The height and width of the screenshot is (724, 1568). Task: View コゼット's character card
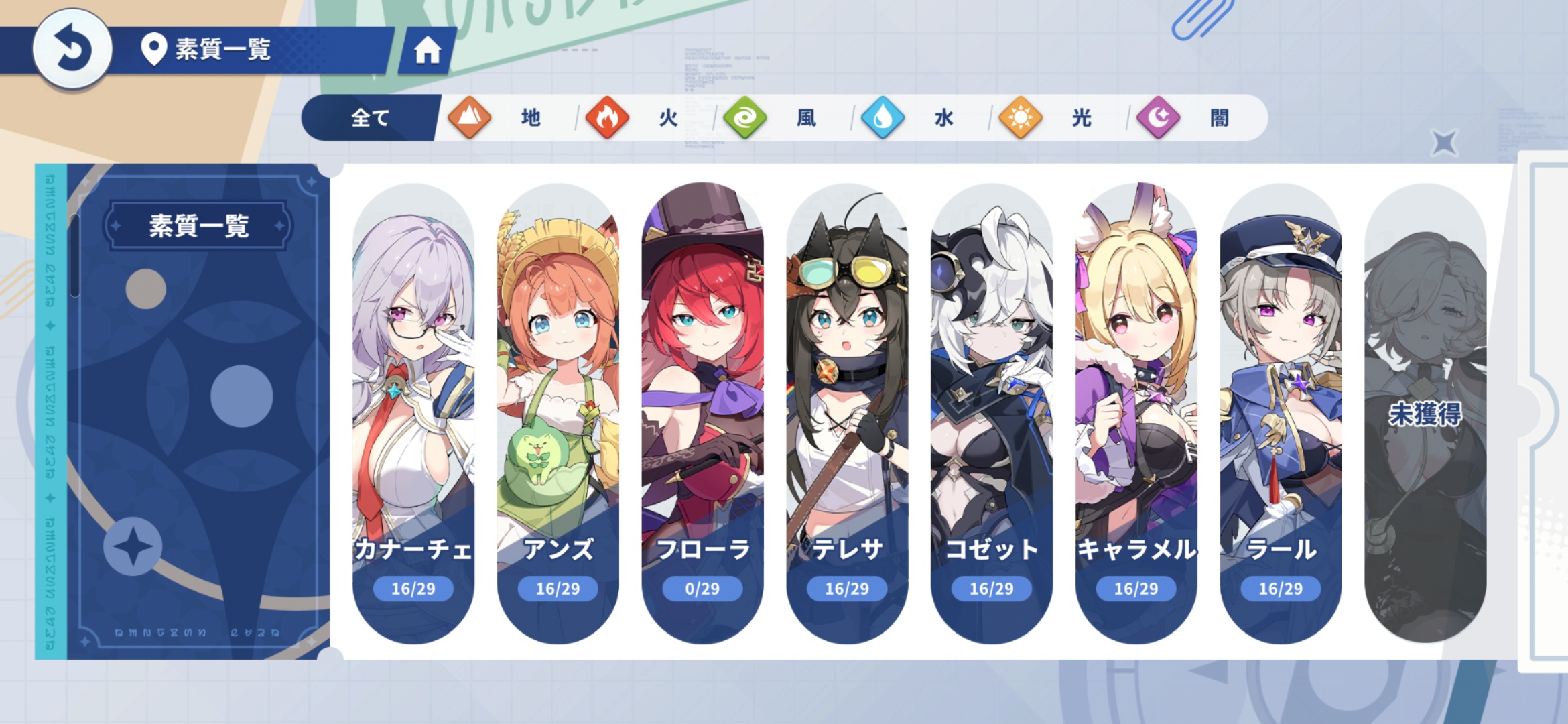992,412
